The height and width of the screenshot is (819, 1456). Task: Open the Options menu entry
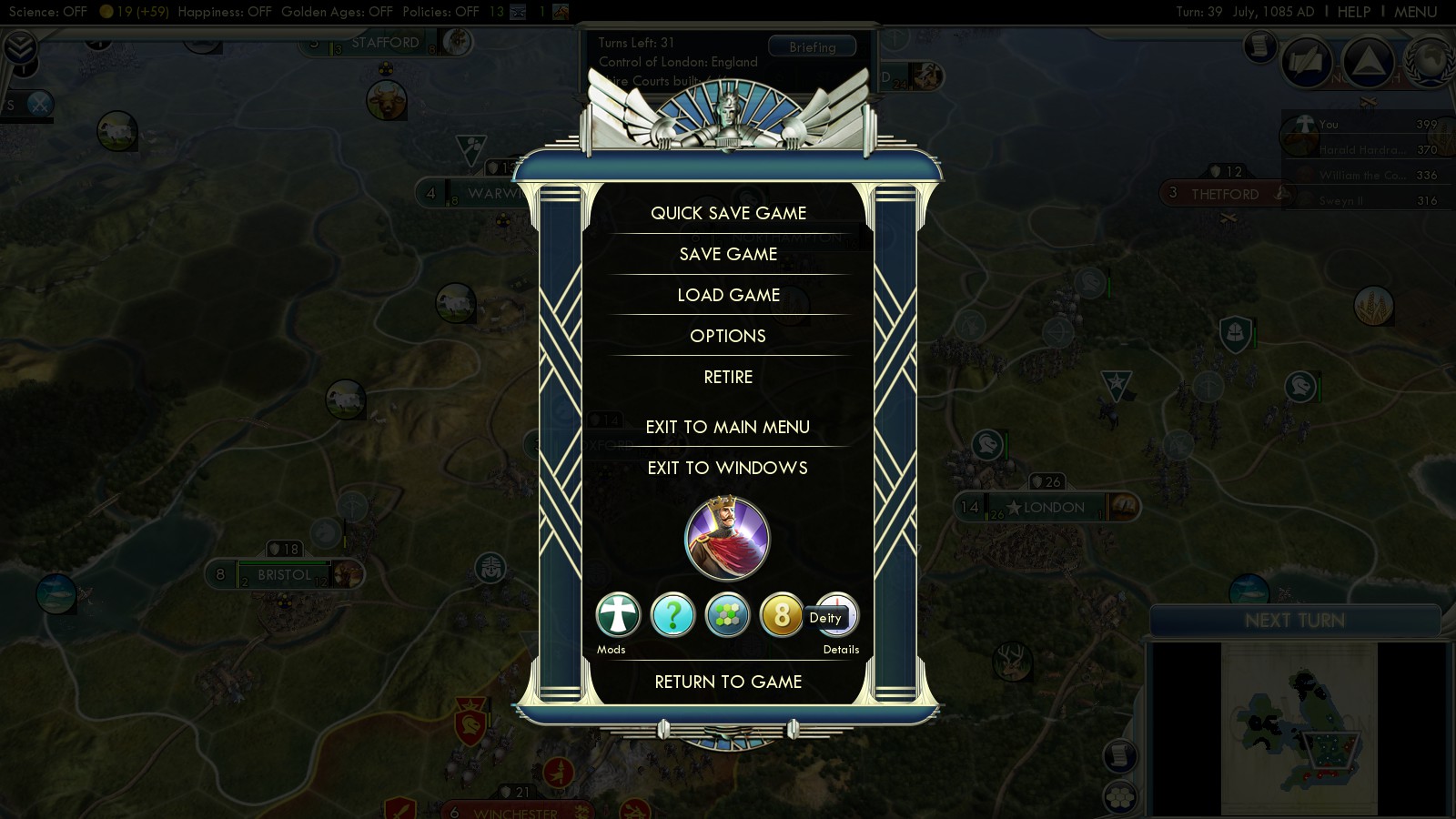tap(728, 336)
